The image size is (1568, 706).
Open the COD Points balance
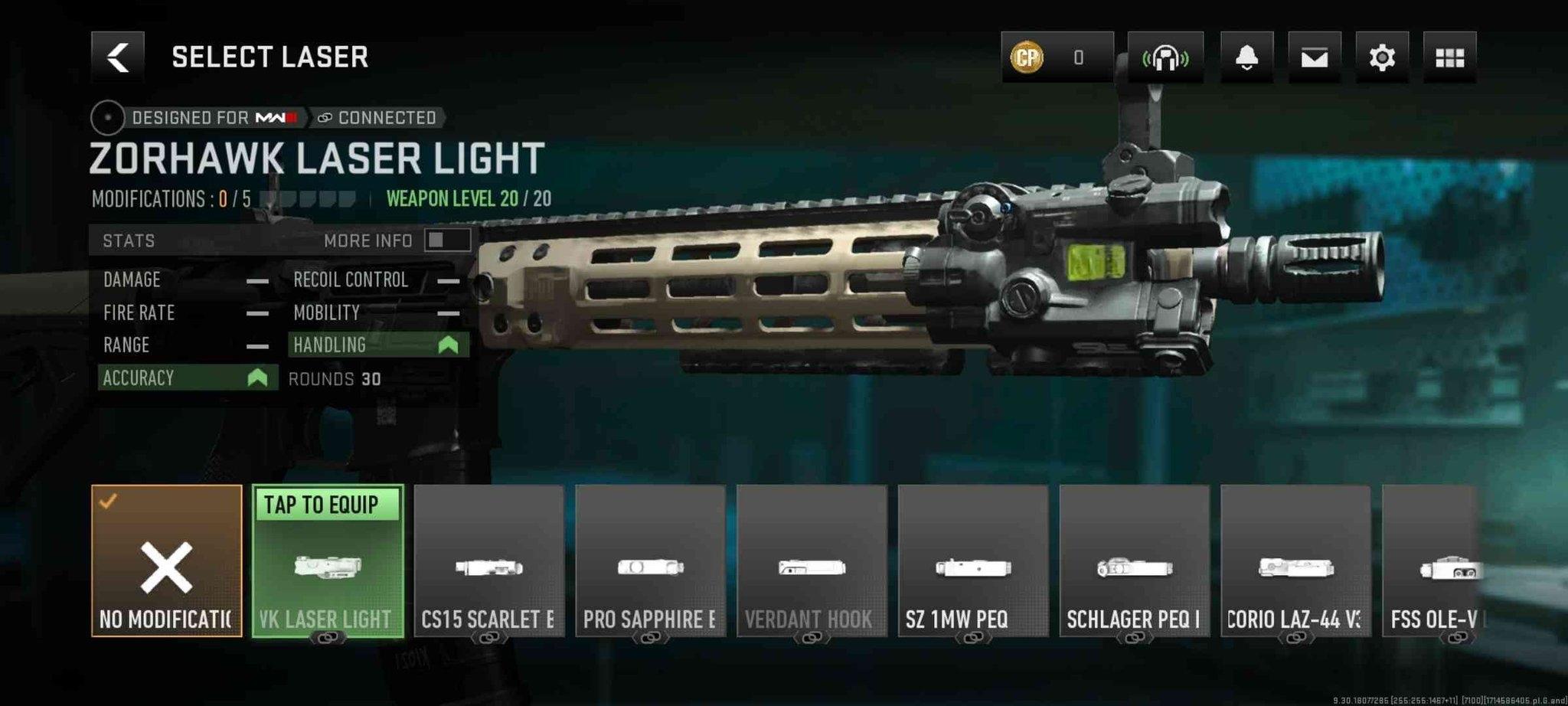(x=1057, y=57)
